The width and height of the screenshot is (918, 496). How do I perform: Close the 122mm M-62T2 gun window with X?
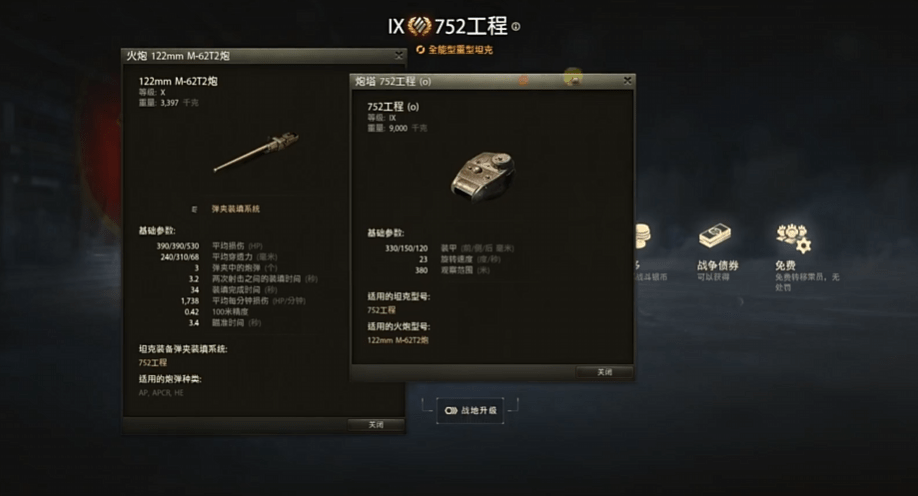[398, 56]
